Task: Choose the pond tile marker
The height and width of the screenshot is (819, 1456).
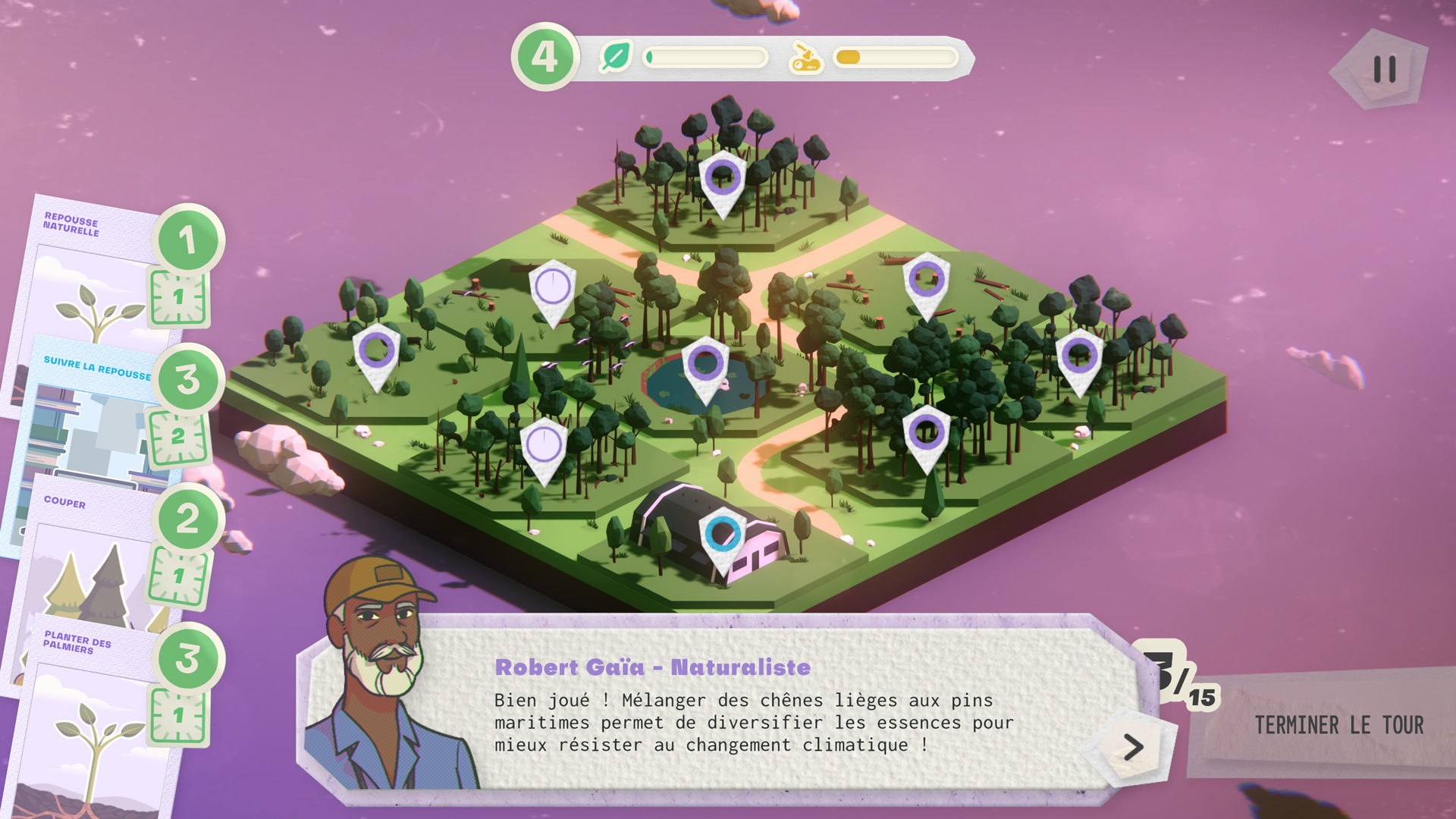Action: (705, 362)
